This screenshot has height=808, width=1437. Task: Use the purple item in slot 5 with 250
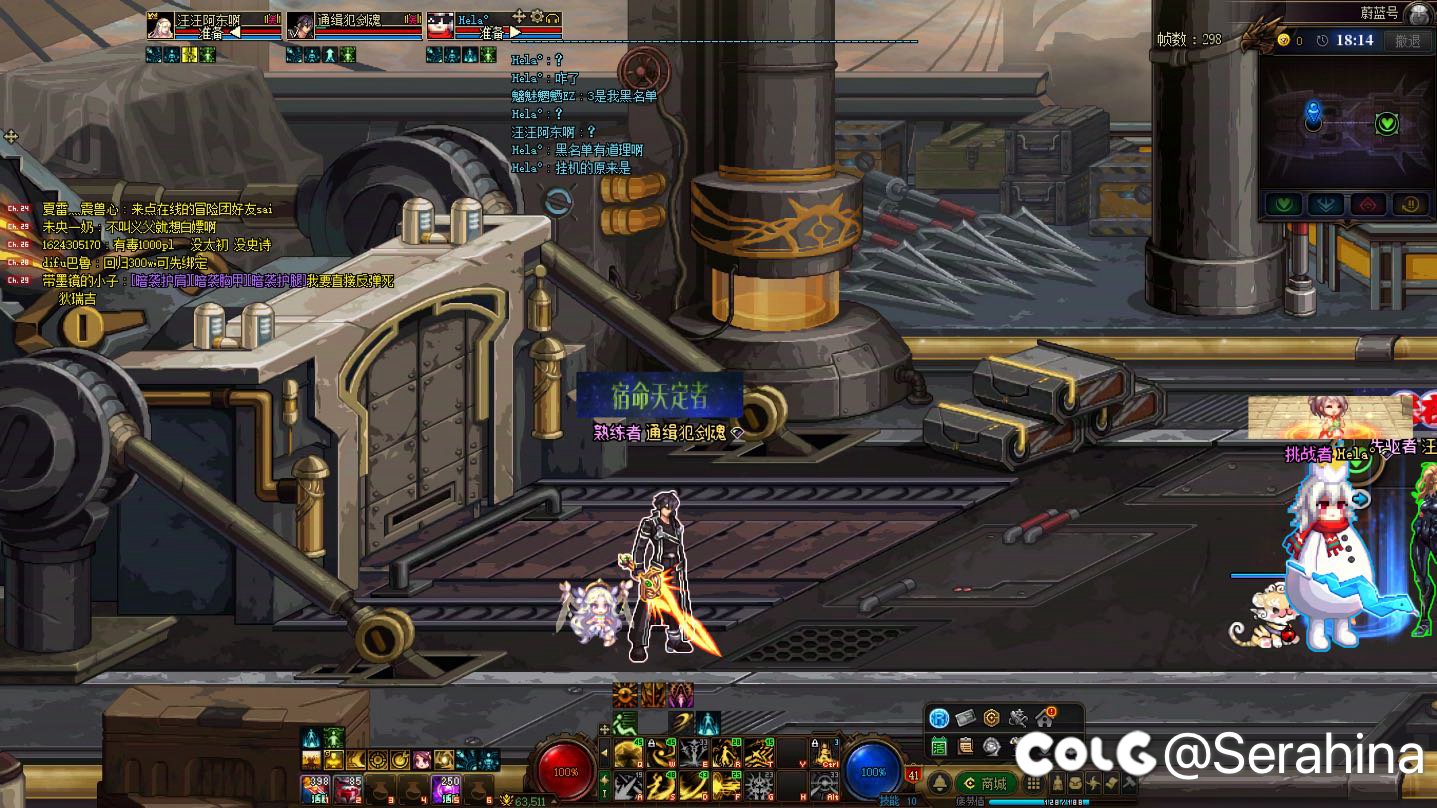click(446, 788)
